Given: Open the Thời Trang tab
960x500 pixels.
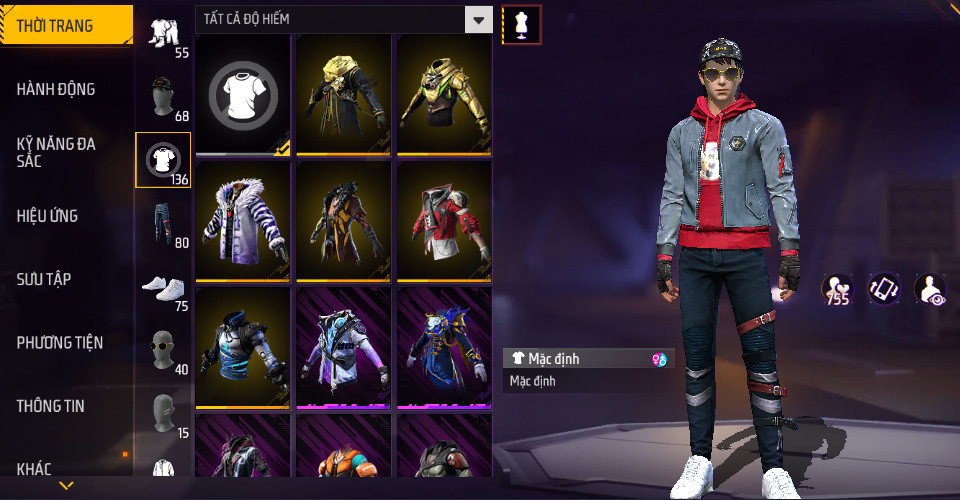Looking at the screenshot, I should pyautogui.click(x=66, y=26).
